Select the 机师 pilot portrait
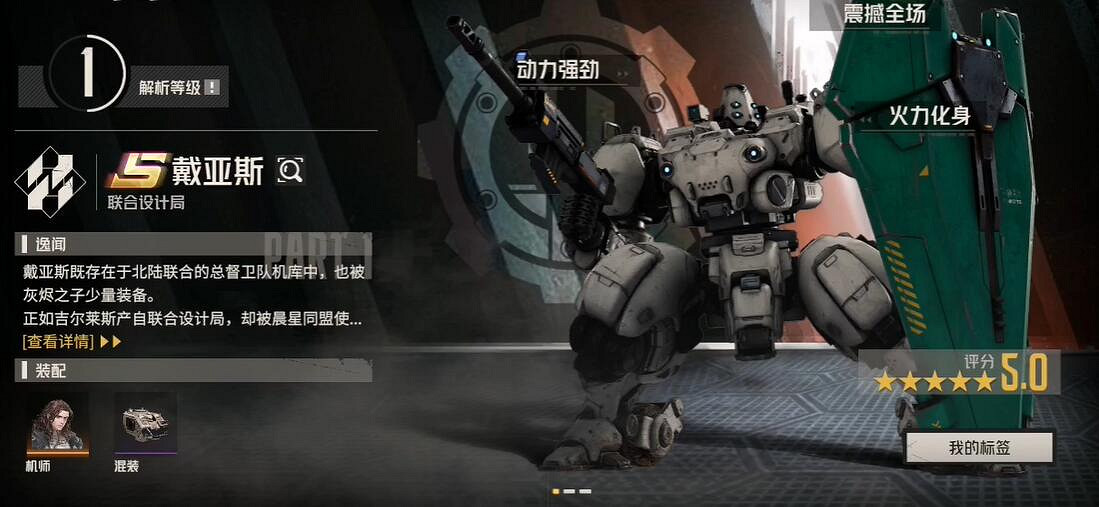This screenshot has height=507, width=1099. pyautogui.click(x=56, y=422)
